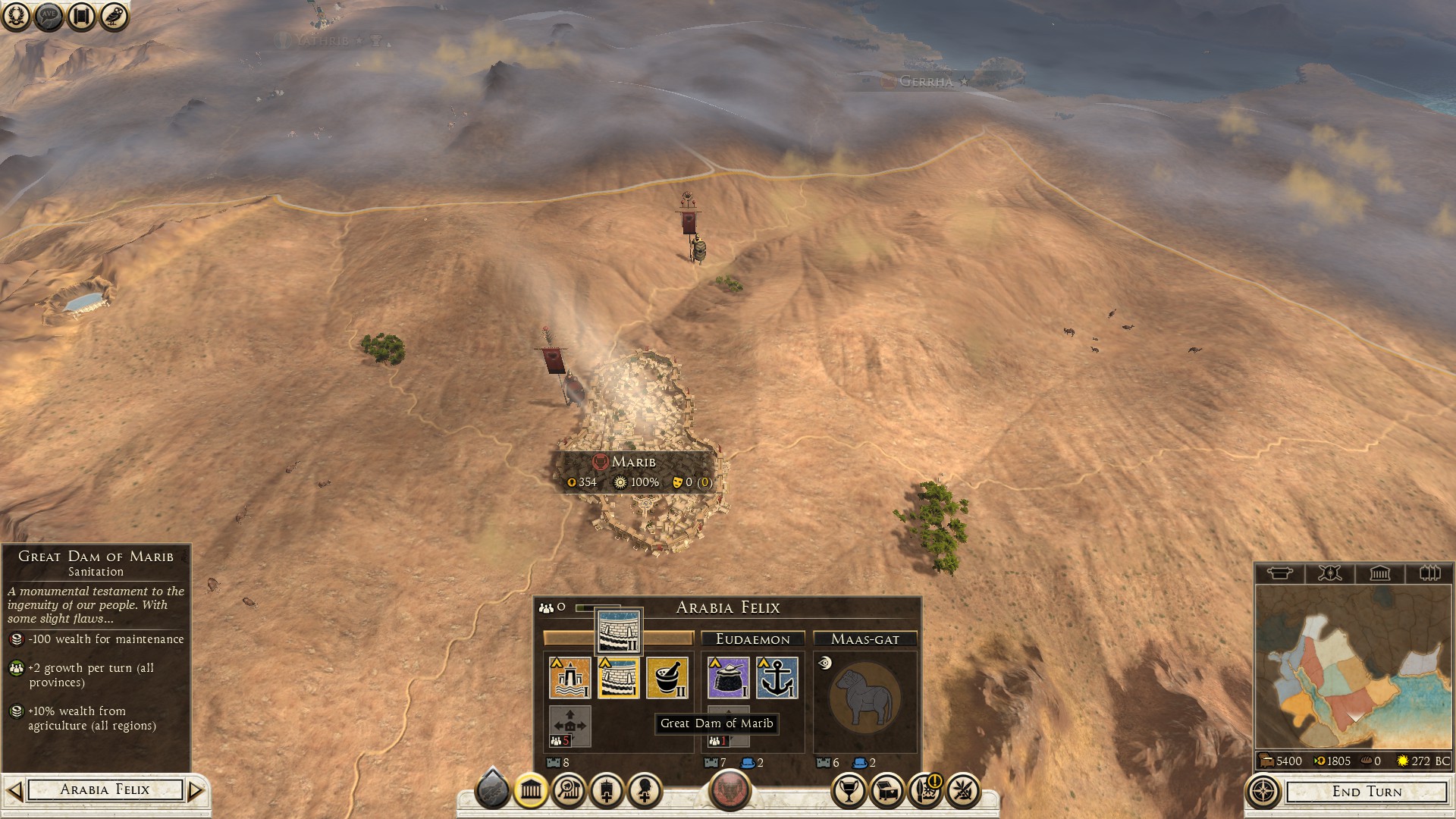Go to the previous province with left arrow

[14, 790]
